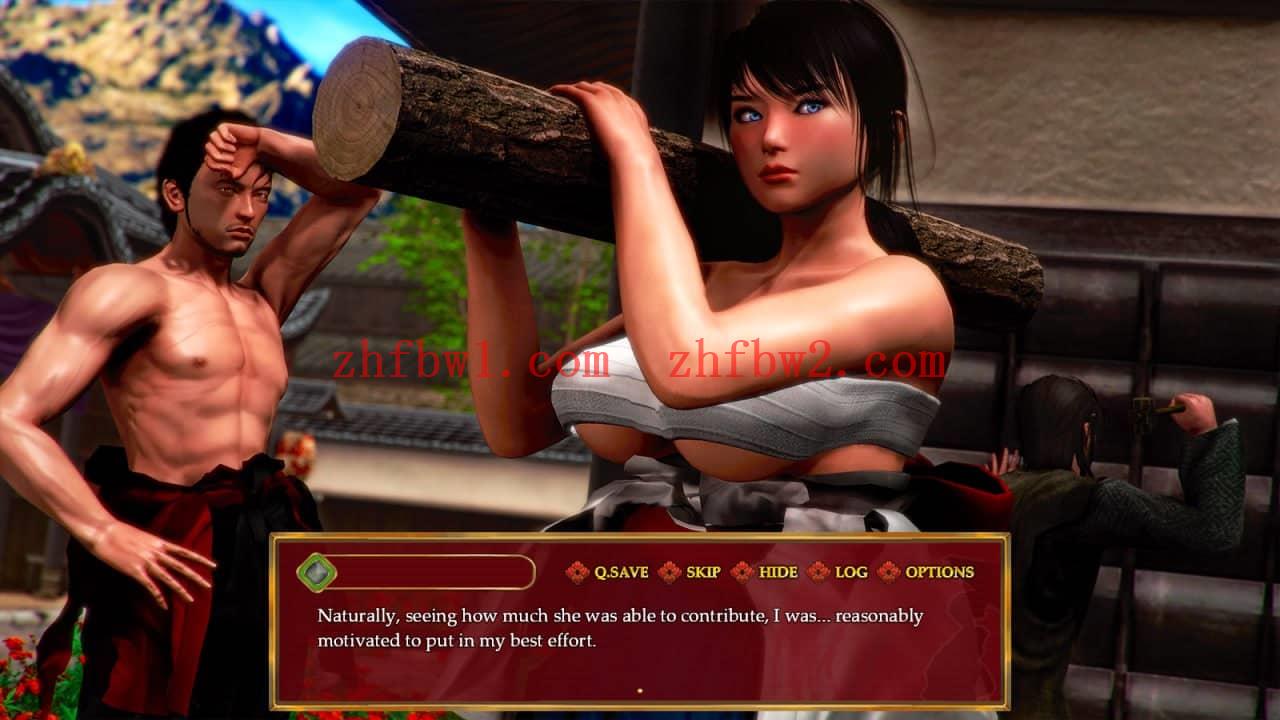Click the flower icon next to OPTIONS
This screenshot has width=1280, height=720.
coord(889,573)
